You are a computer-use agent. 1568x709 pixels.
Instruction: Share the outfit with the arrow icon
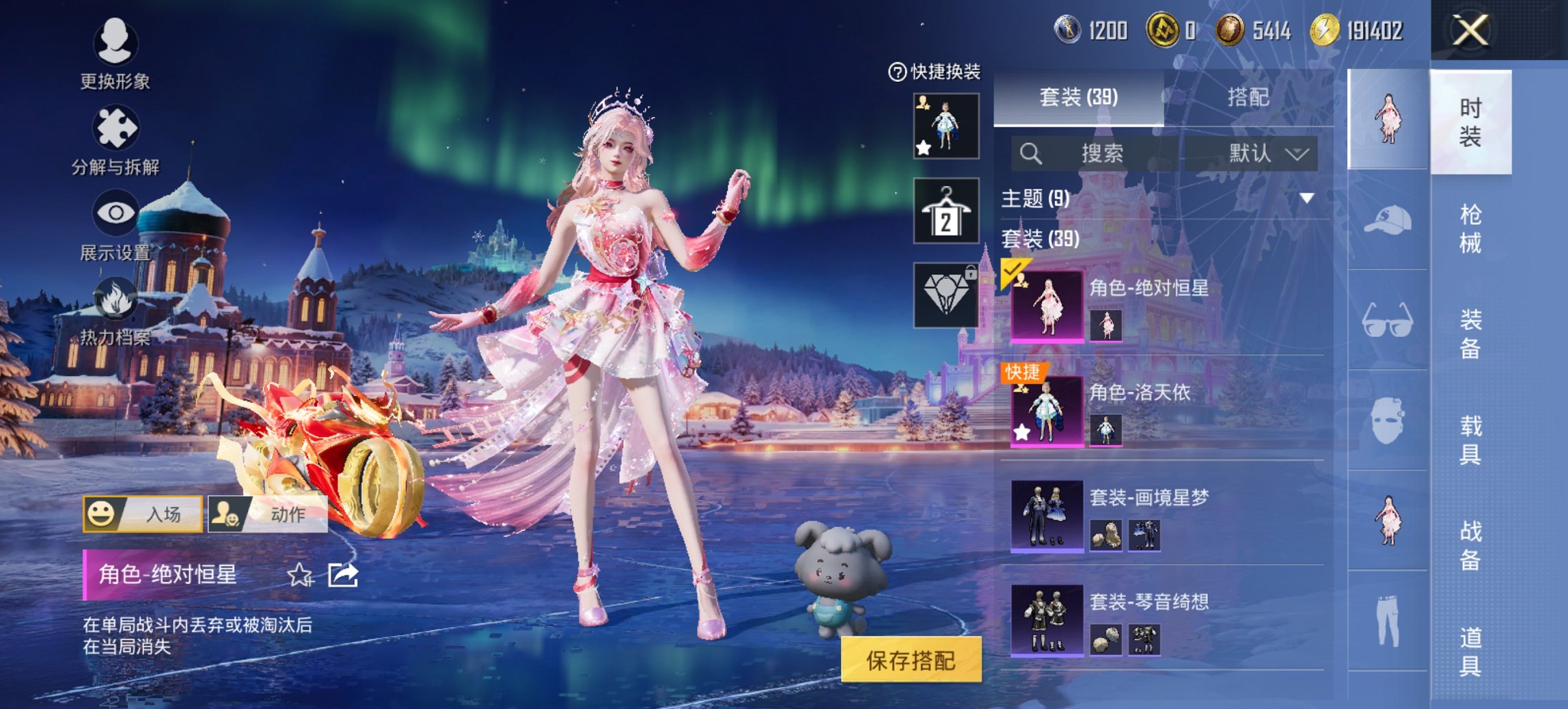[x=342, y=575]
